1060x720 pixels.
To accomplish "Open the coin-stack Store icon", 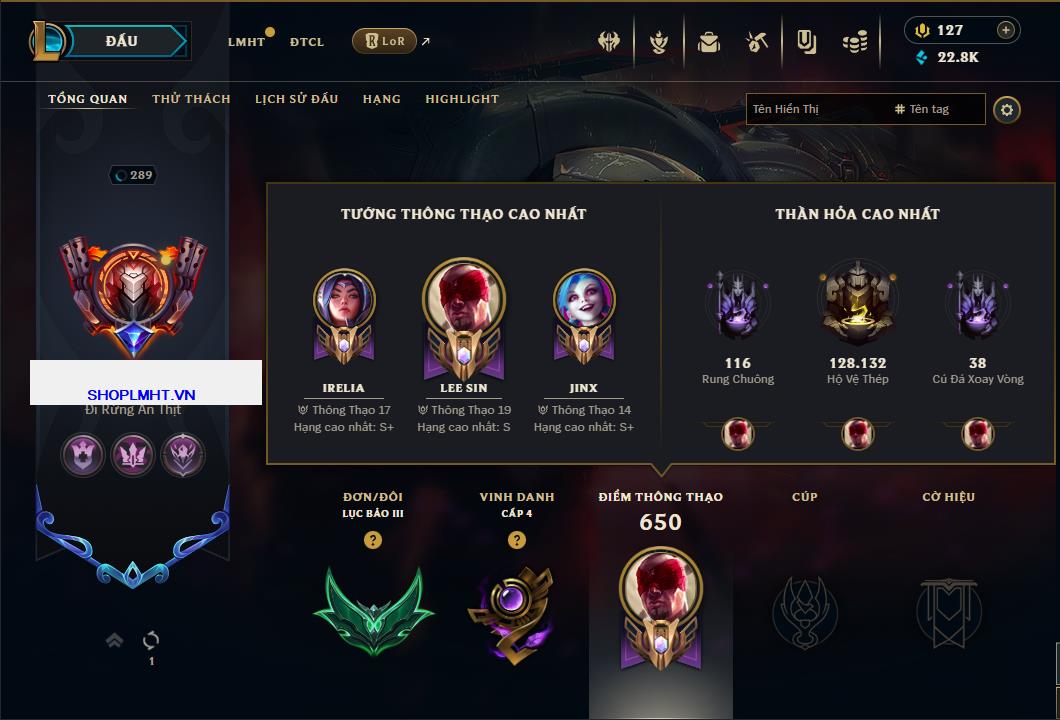I will click(854, 42).
